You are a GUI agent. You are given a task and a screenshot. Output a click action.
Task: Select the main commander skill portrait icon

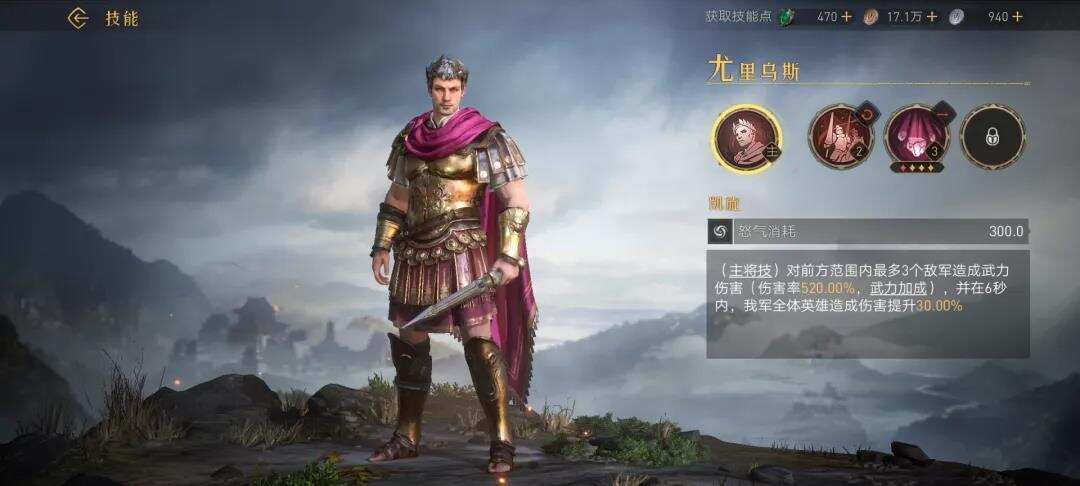pyautogui.click(x=746, y=137)
